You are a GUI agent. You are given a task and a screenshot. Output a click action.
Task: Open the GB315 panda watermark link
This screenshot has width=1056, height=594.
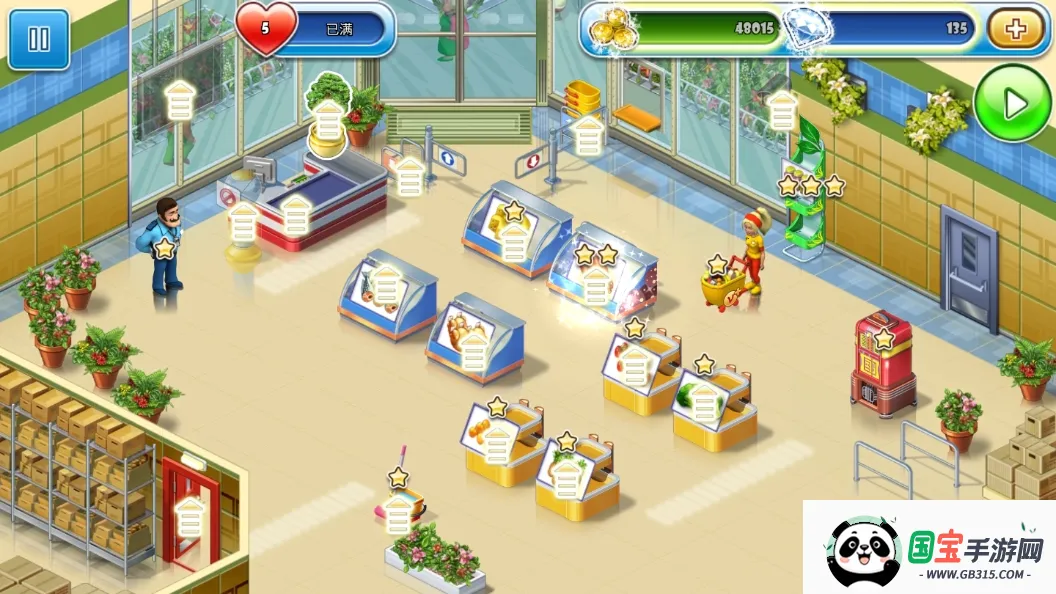(929, 547)
